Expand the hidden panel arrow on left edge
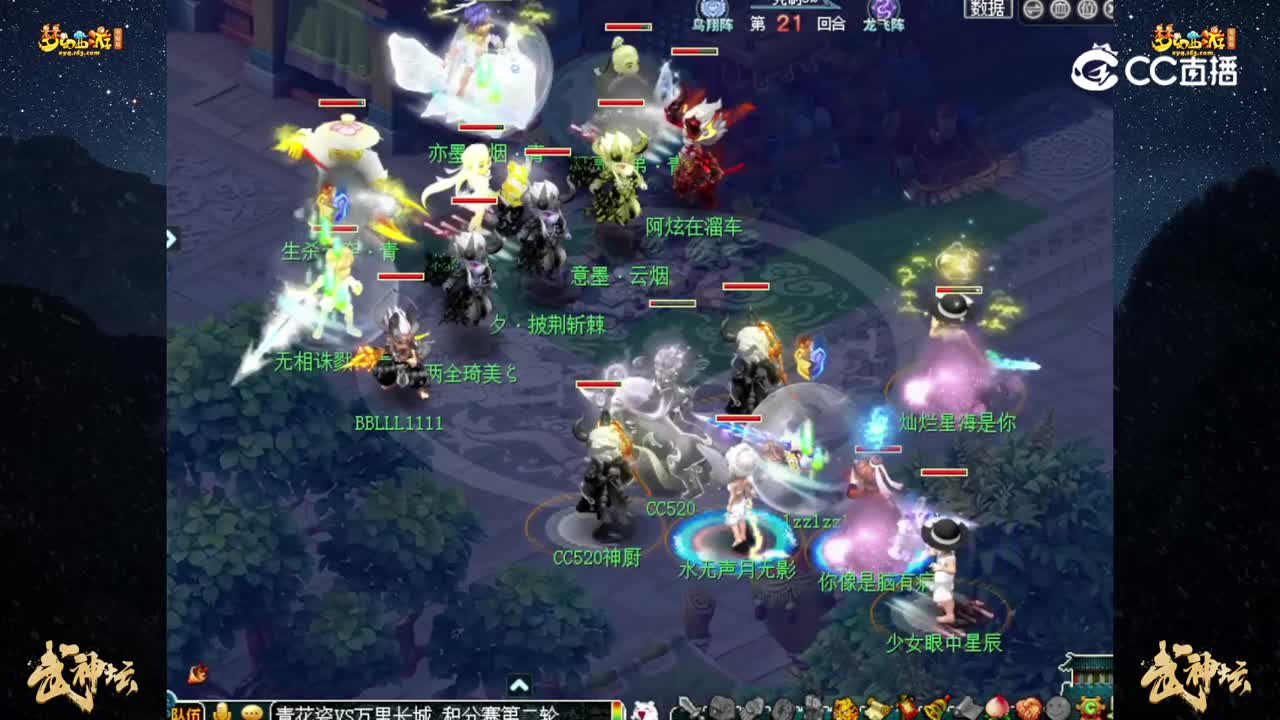Screen dimensions: 1280x720 (172, 240)
